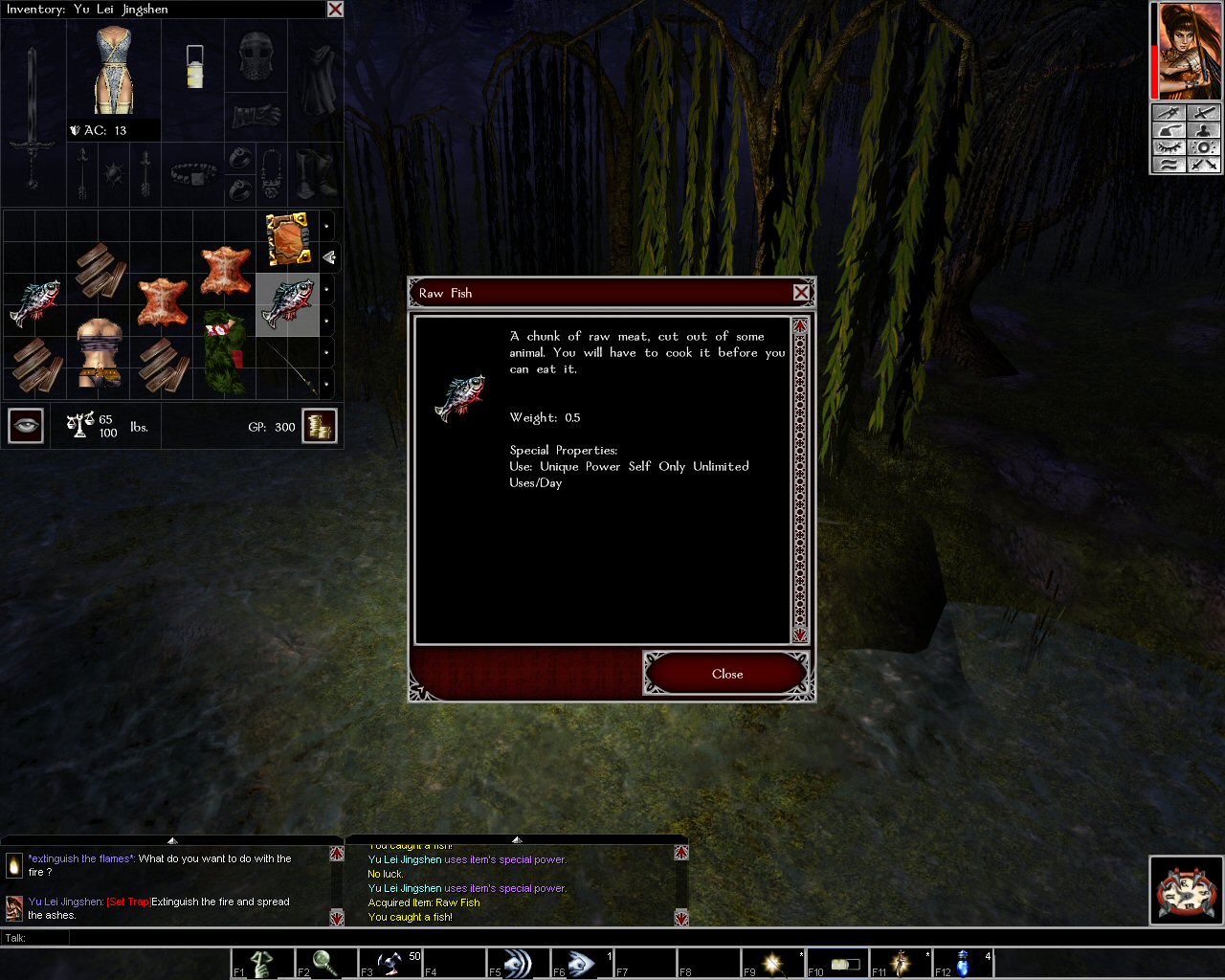
Task: Open the character portrait
Action: tap(1187, 51)
